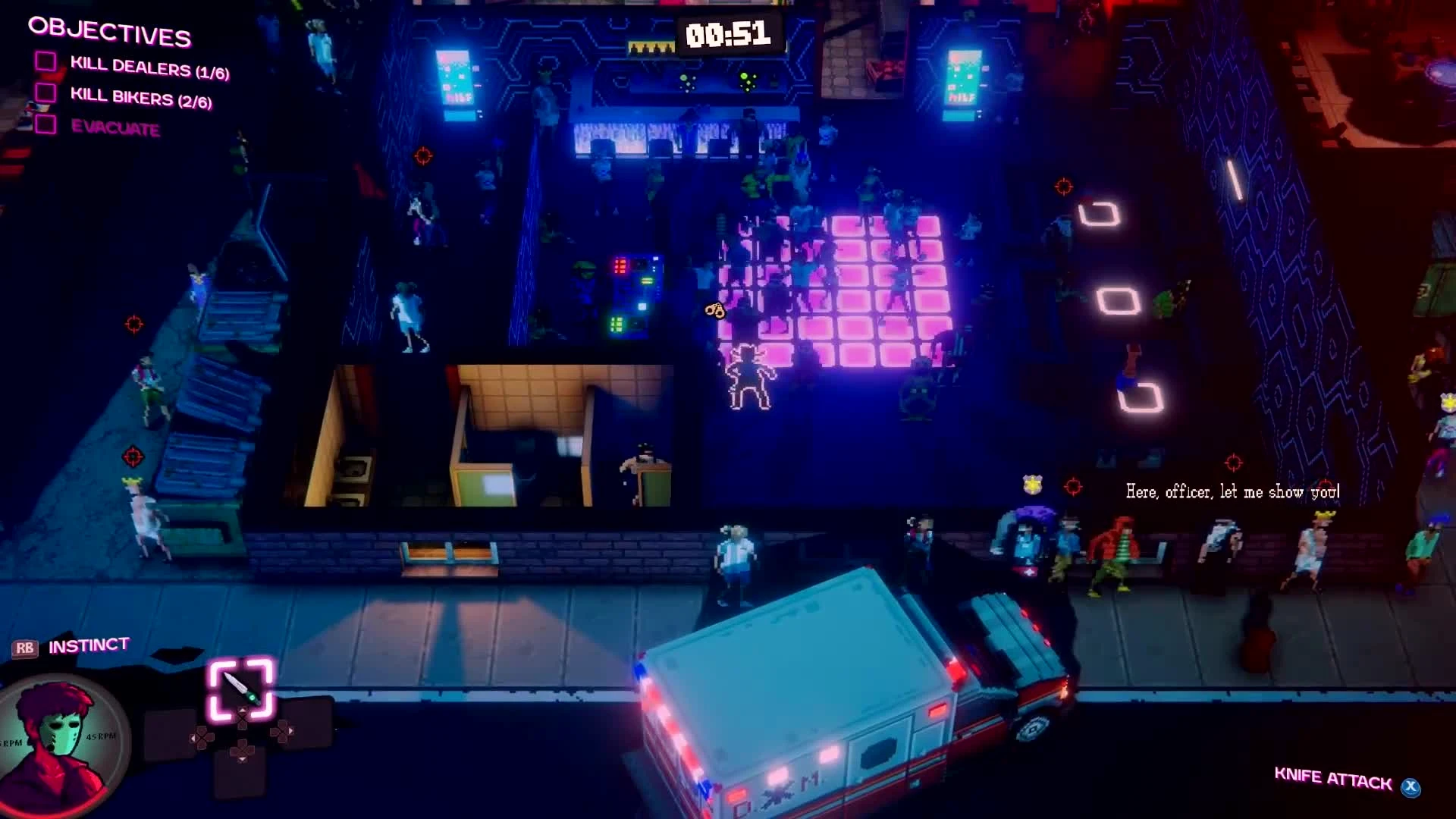Select the INSTINCT ability label
The height and width of the screenshot is (819, 1456).
[x=87, y=645]
